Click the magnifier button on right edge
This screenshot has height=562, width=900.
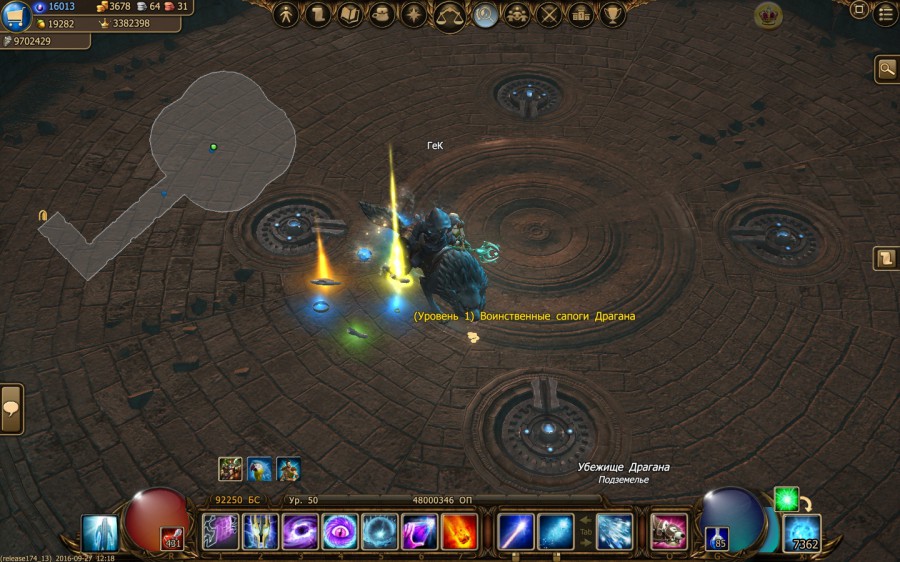click(886, 68)
